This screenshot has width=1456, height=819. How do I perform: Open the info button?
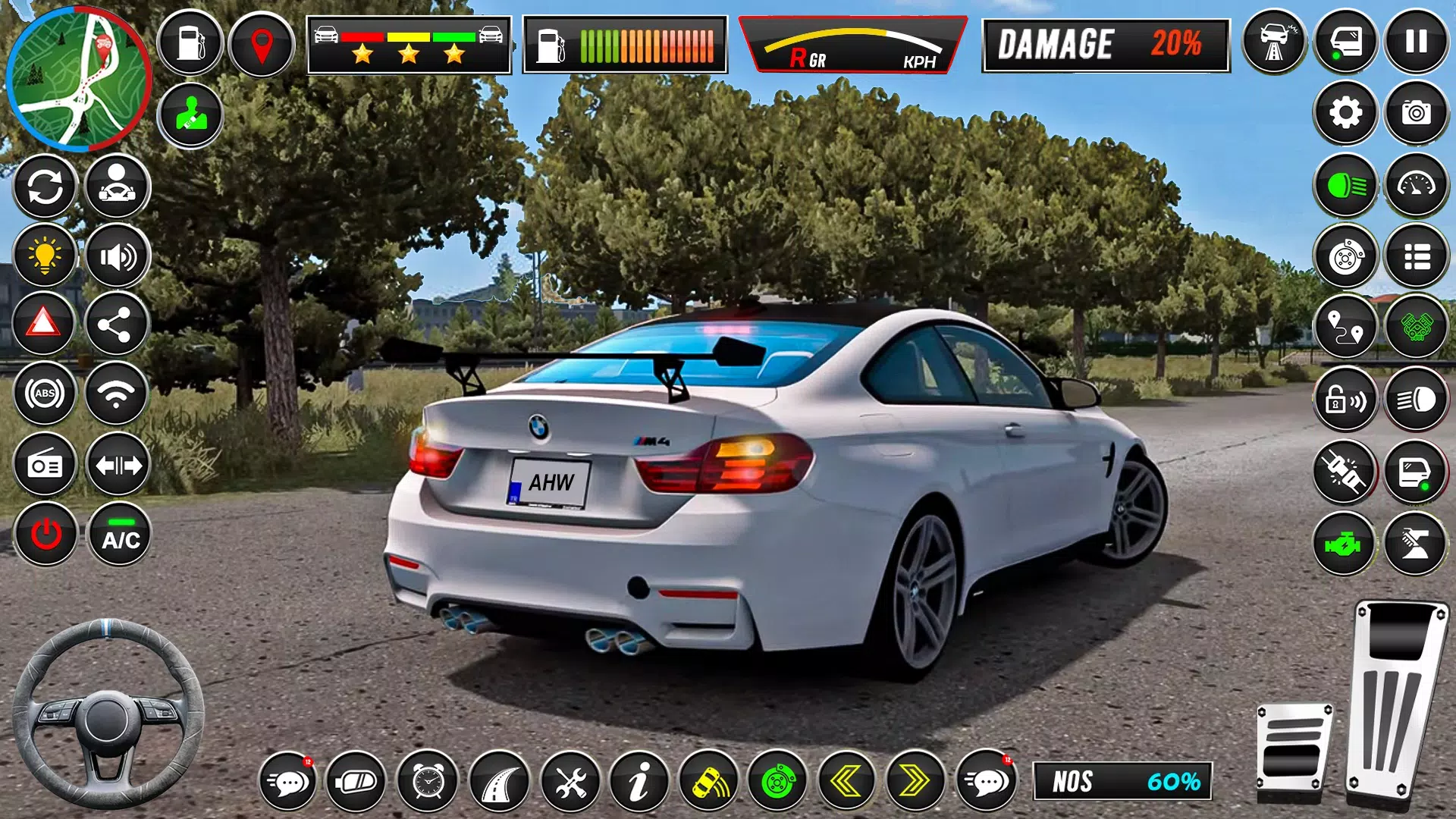click(639, 781)
